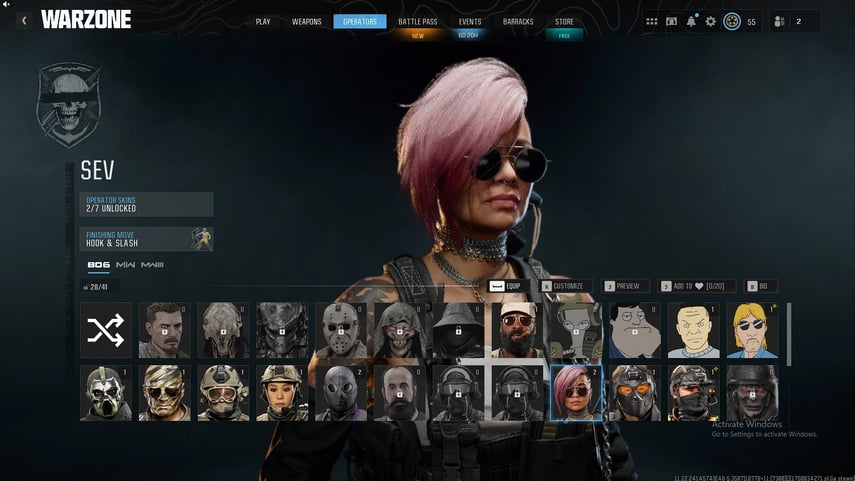Switch to the Events tab
Image resolution: width=855 pixels, height=481 pixels.
point(470,21)
